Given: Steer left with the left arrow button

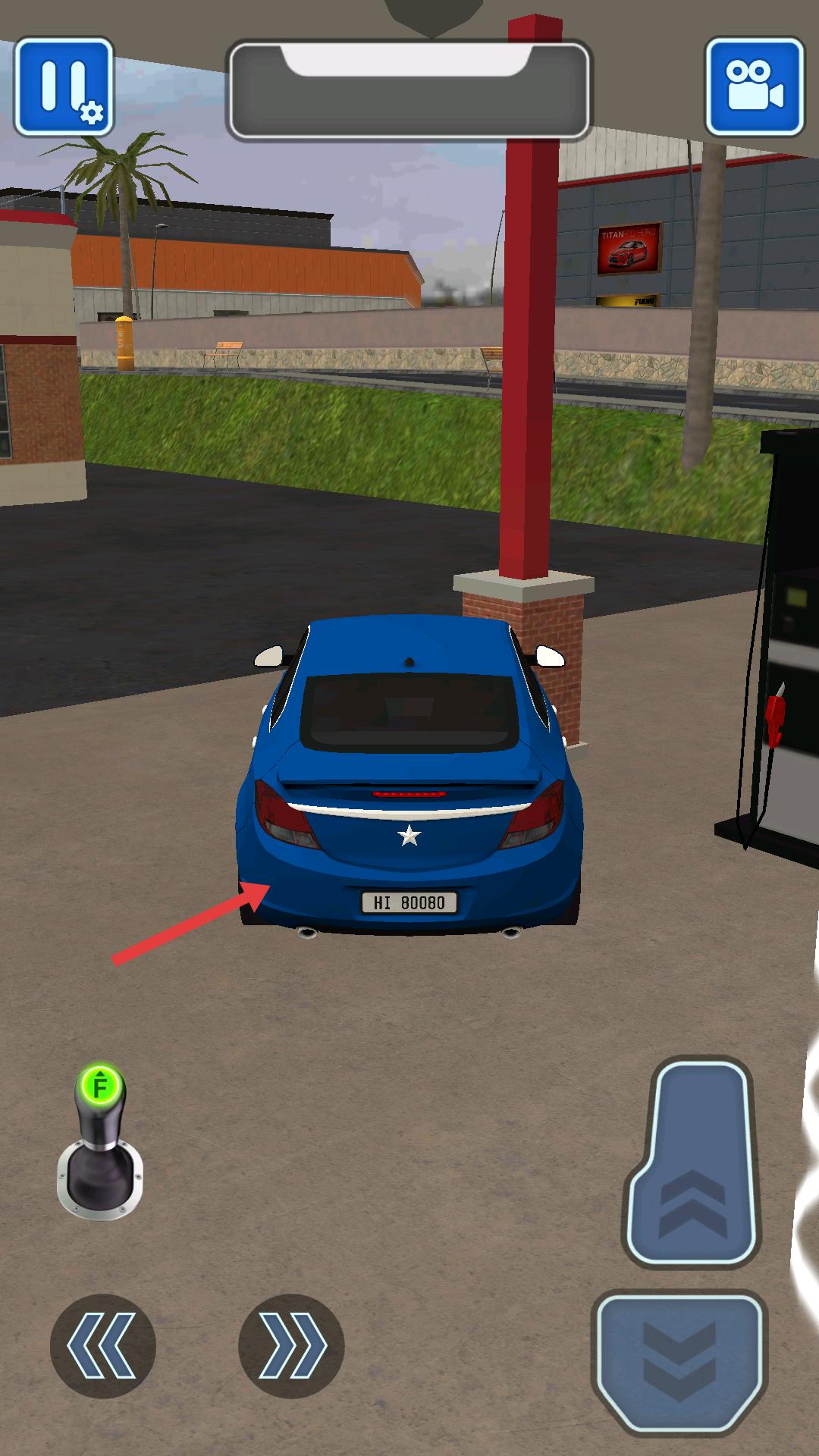Looking at the screenshot, I should pos(103,1346).
